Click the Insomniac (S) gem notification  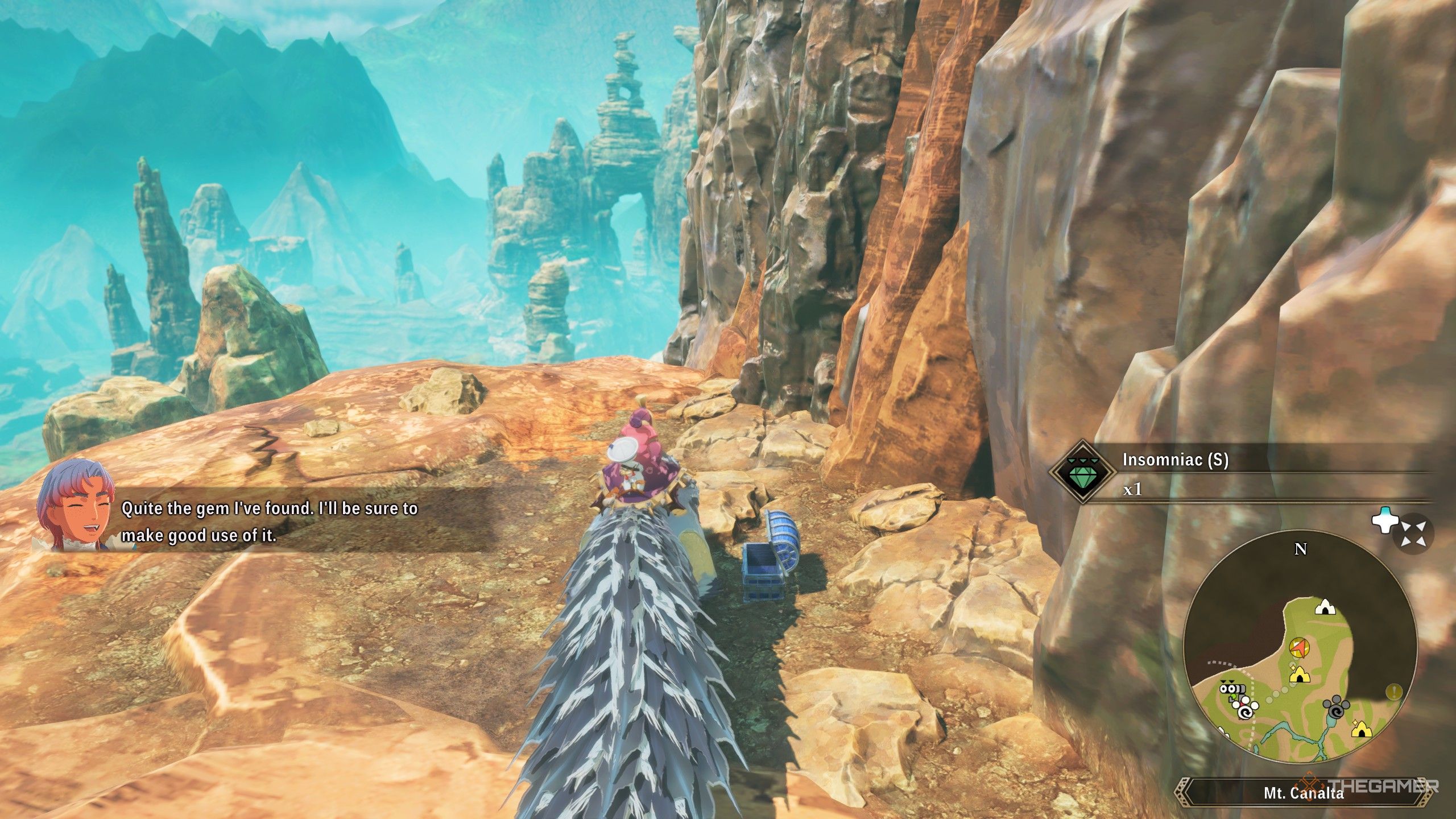pos(1240,474)
